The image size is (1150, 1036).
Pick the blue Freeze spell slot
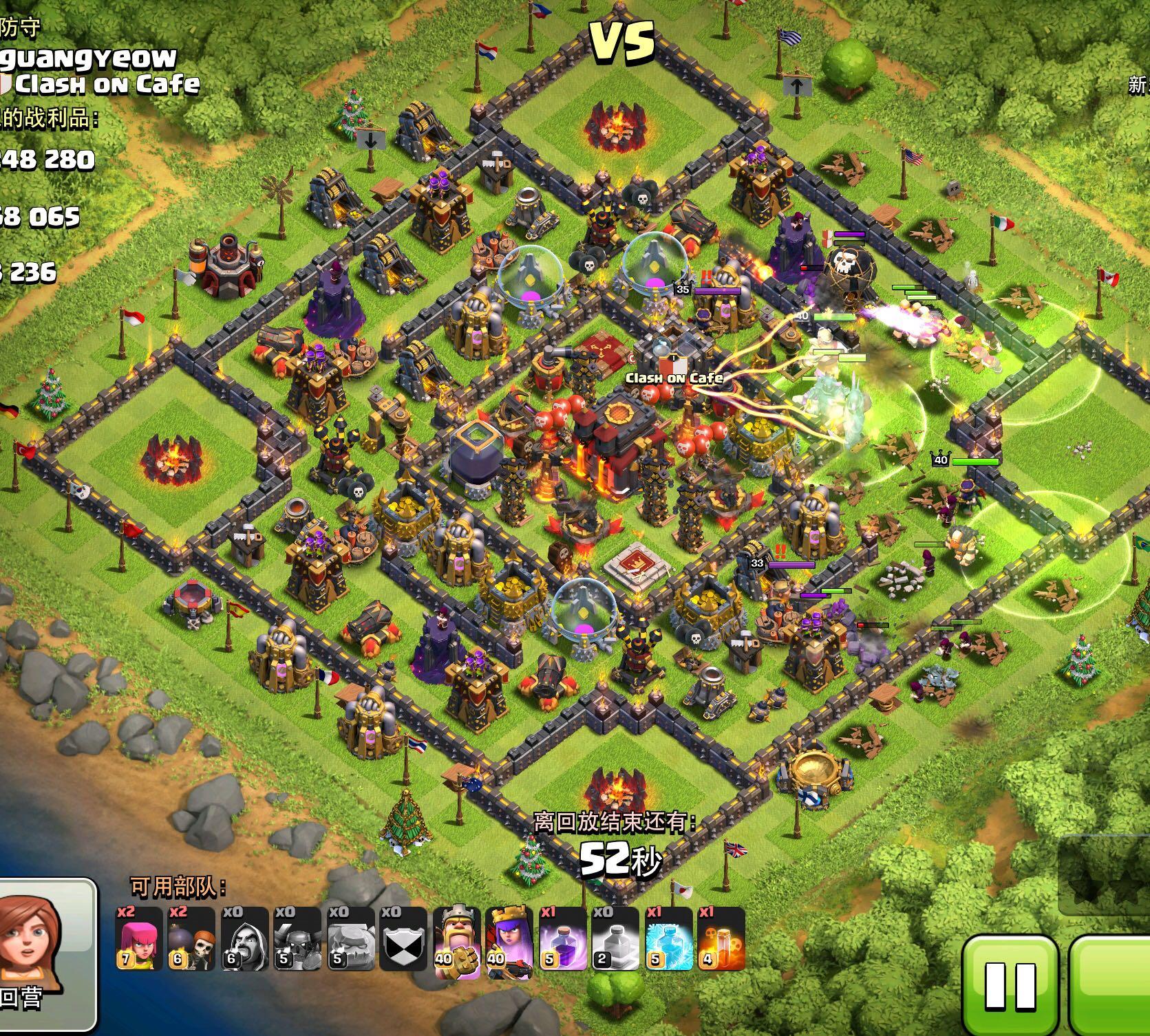pyautogui.click(x=668, y=939)
